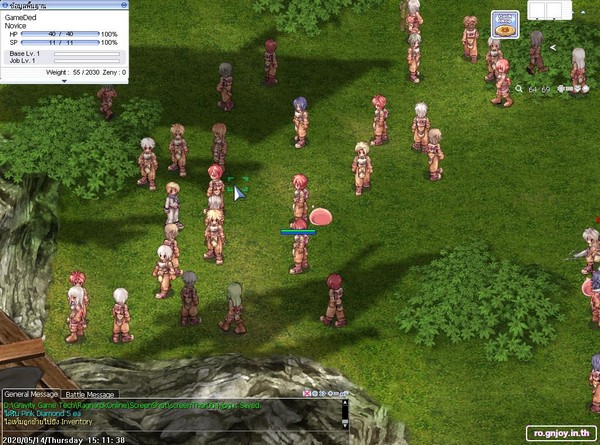600x445 pixels.
Task: Minimize the basic info window
Action: click(x=122, y=6)
